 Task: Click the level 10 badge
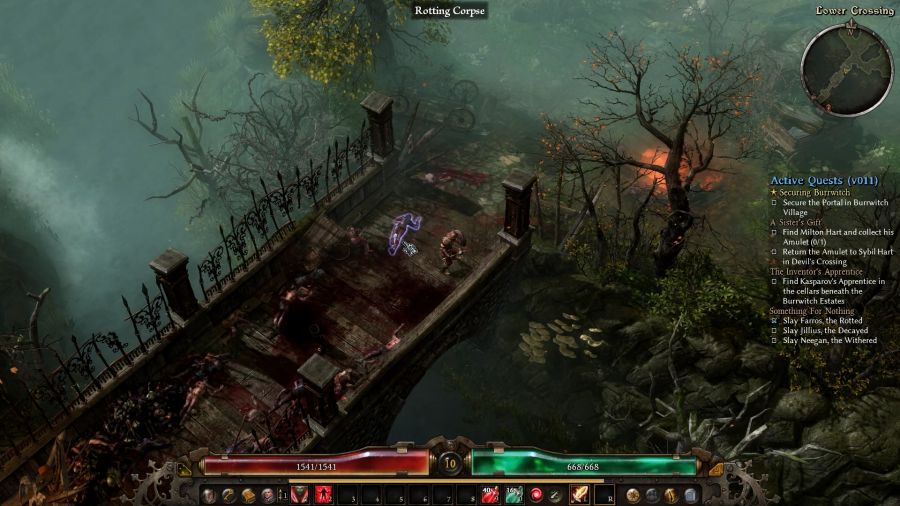tap(450, 464)
